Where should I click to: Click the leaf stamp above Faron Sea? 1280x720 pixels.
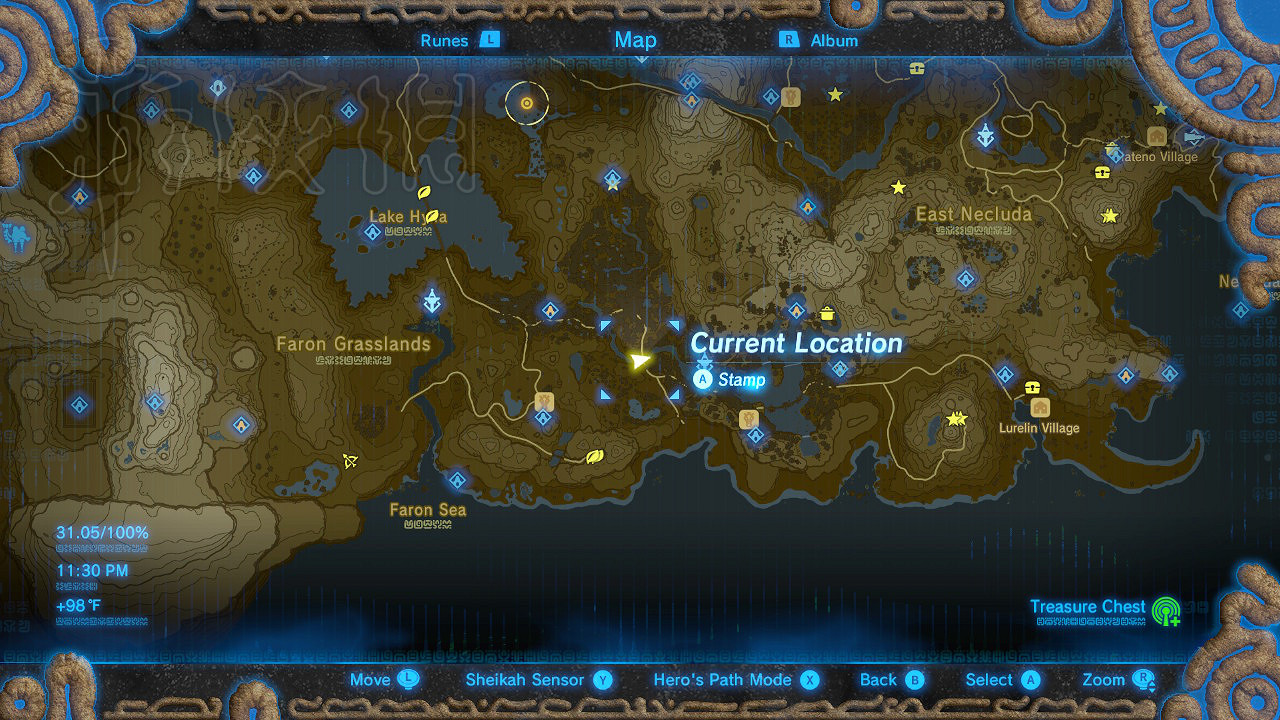pos(594,457)
